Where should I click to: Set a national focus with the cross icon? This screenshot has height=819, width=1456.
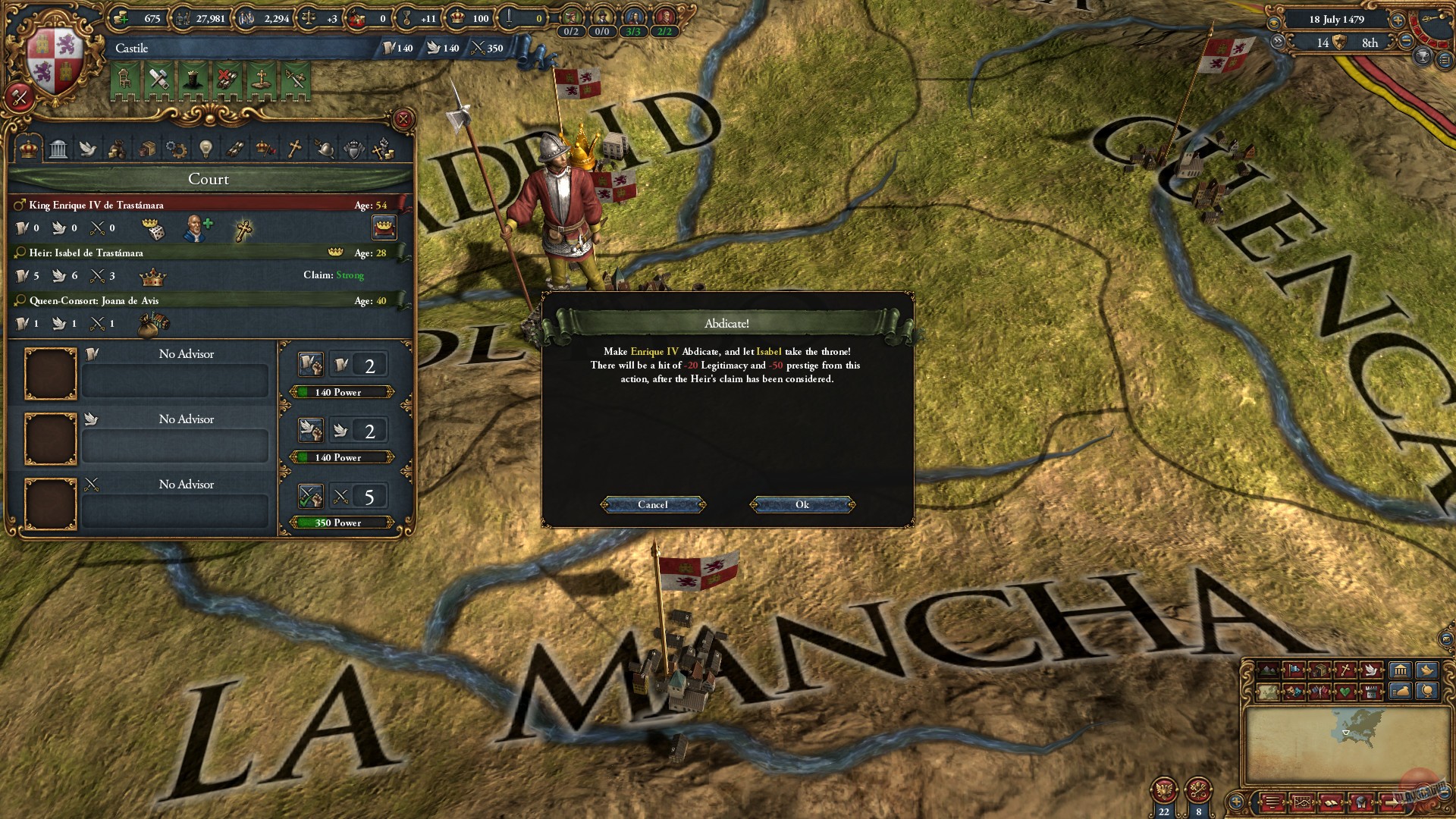click(x=244, y=228)
